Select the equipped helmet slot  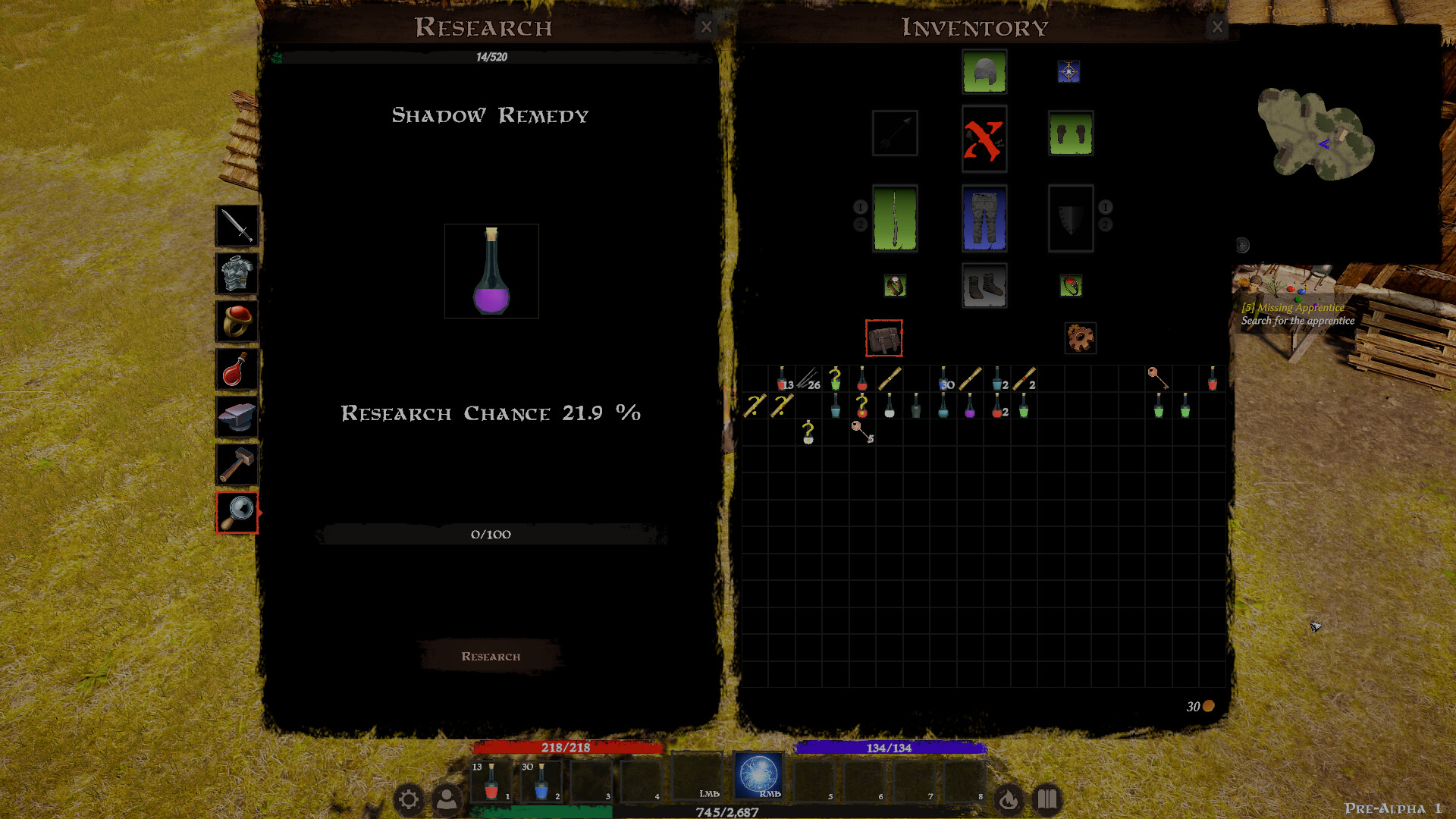coord(984,72)
